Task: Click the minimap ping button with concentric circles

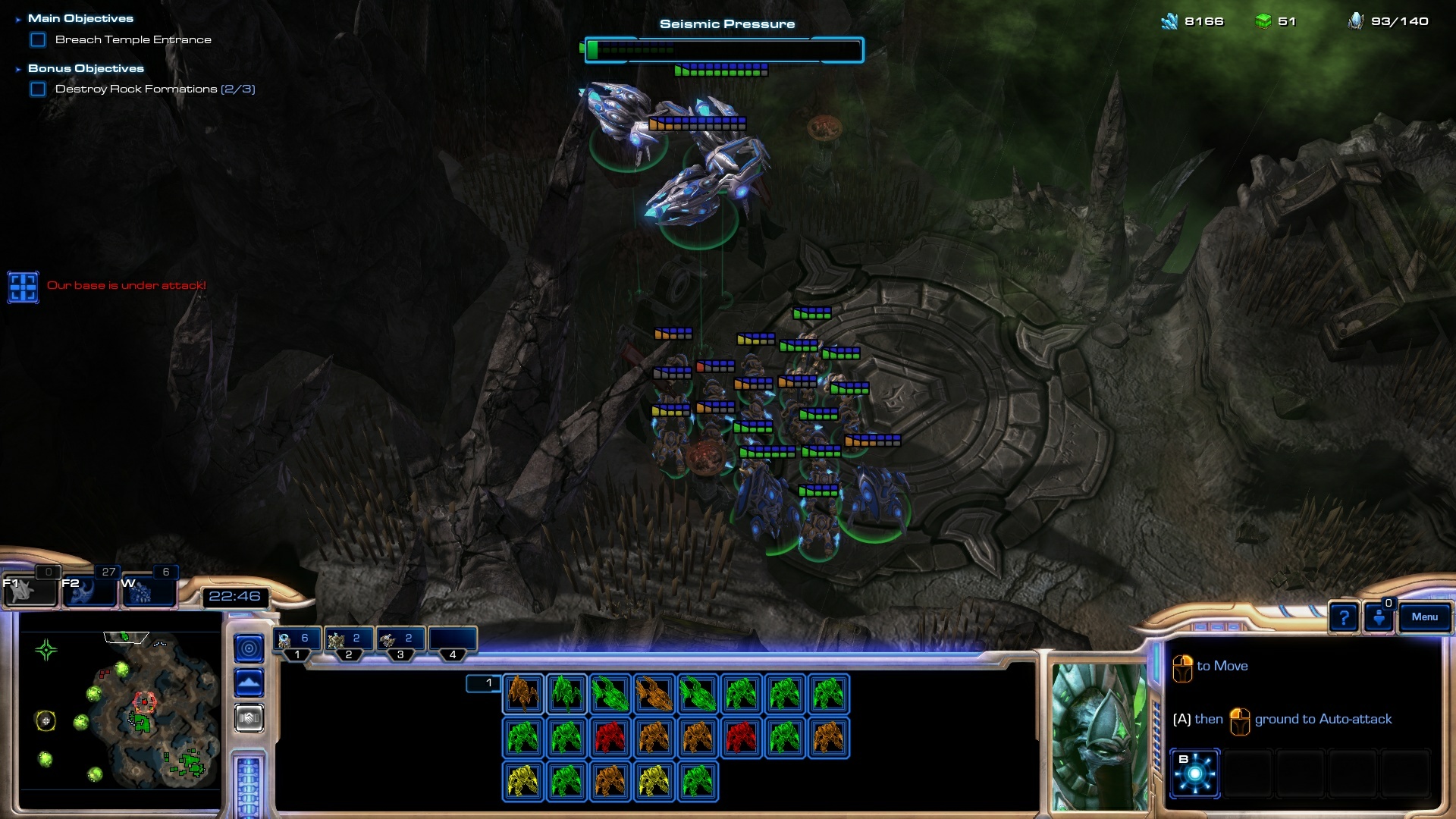Action: [x=249, y=648]
